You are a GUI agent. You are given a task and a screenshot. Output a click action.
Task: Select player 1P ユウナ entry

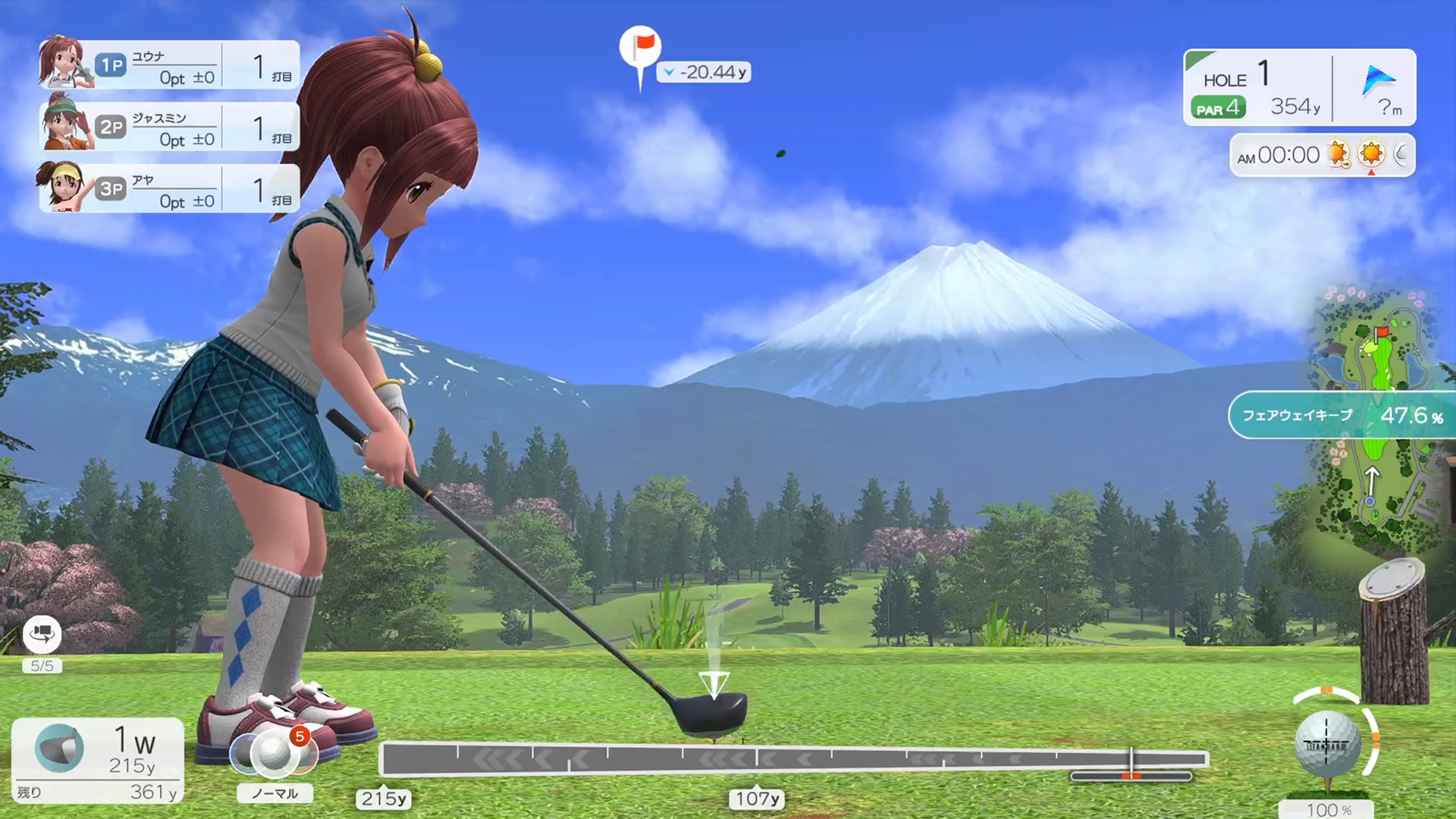point(167,64)
